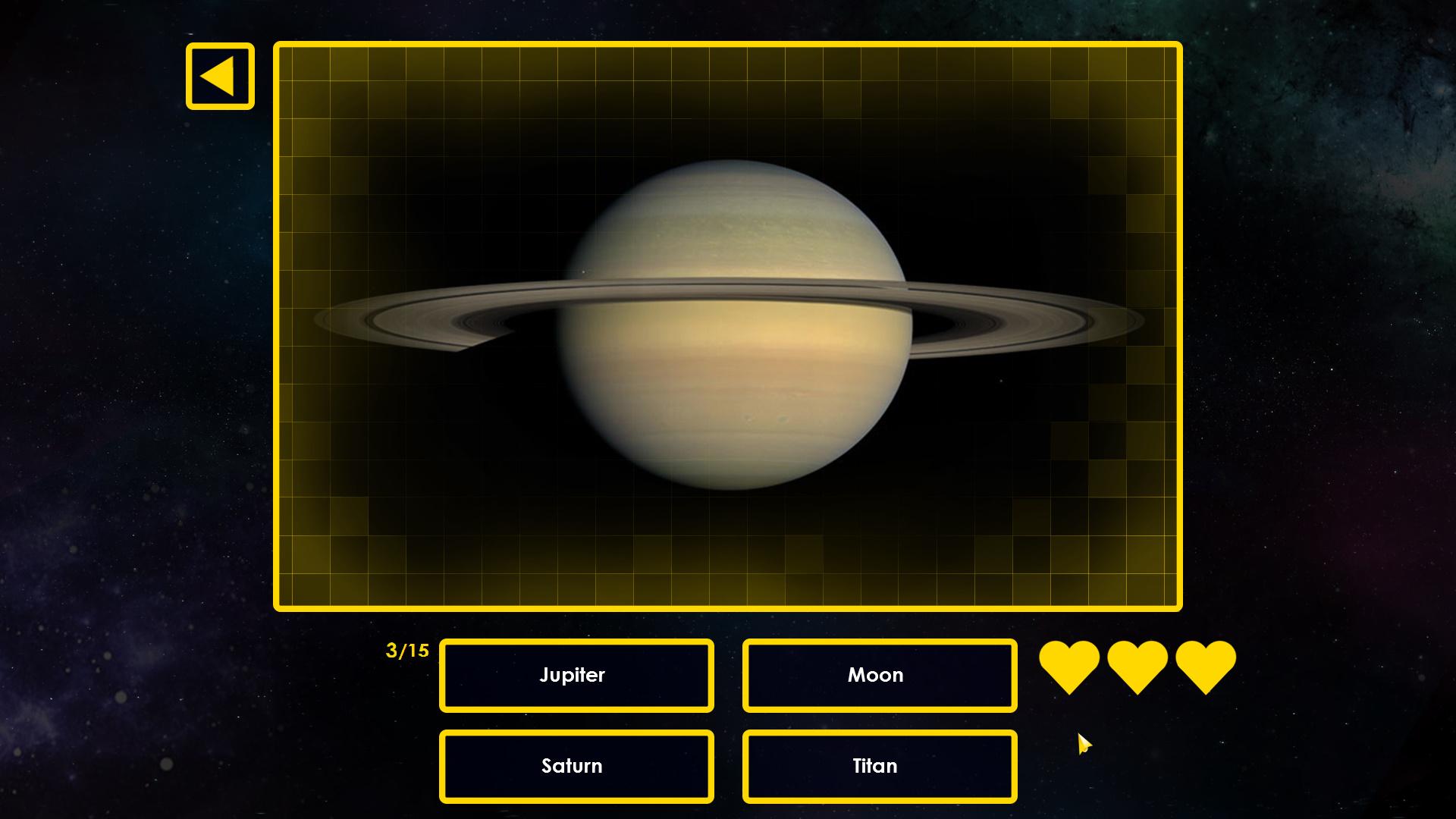Viewport: 1456px width, 819px height.
Task: Answer with Titan
Action: point(880,766)
